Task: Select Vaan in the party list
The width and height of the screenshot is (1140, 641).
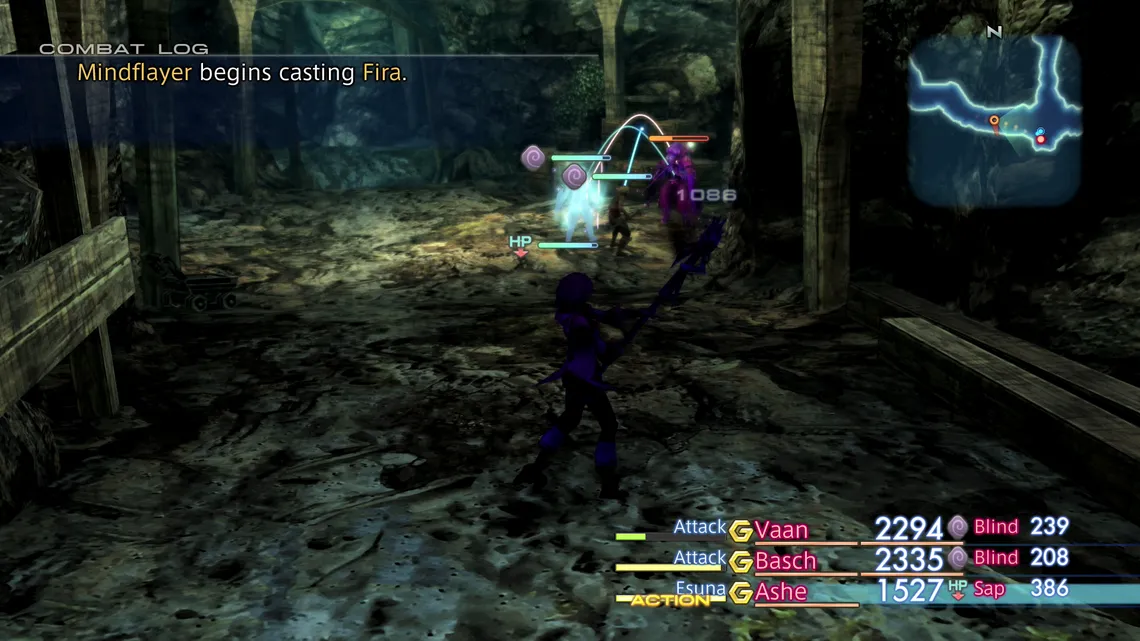Action: tap(781, 530)
